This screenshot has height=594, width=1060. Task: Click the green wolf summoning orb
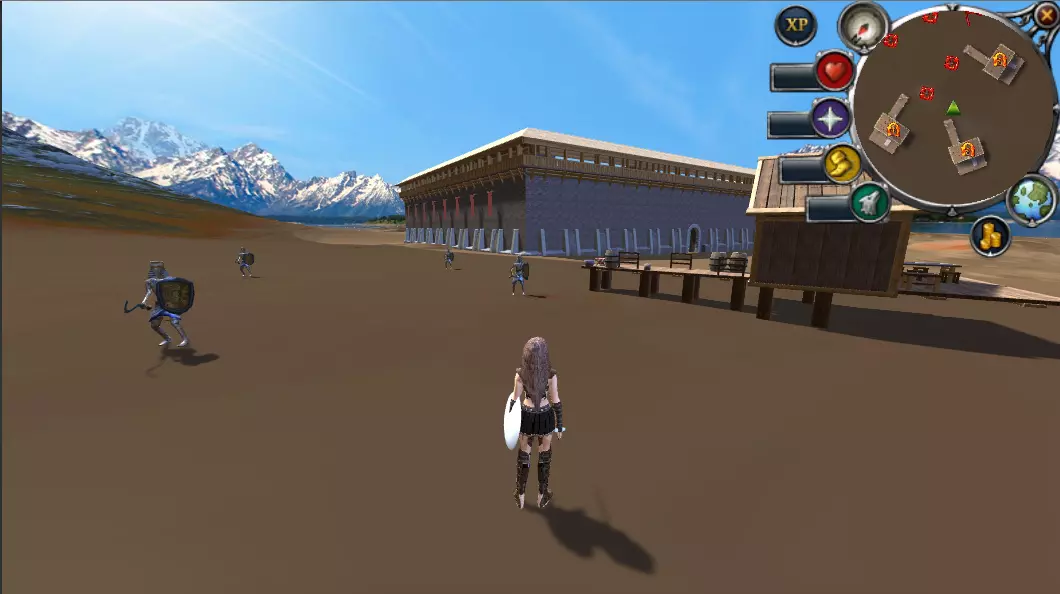pyautogui.click(x=869, y=203)
